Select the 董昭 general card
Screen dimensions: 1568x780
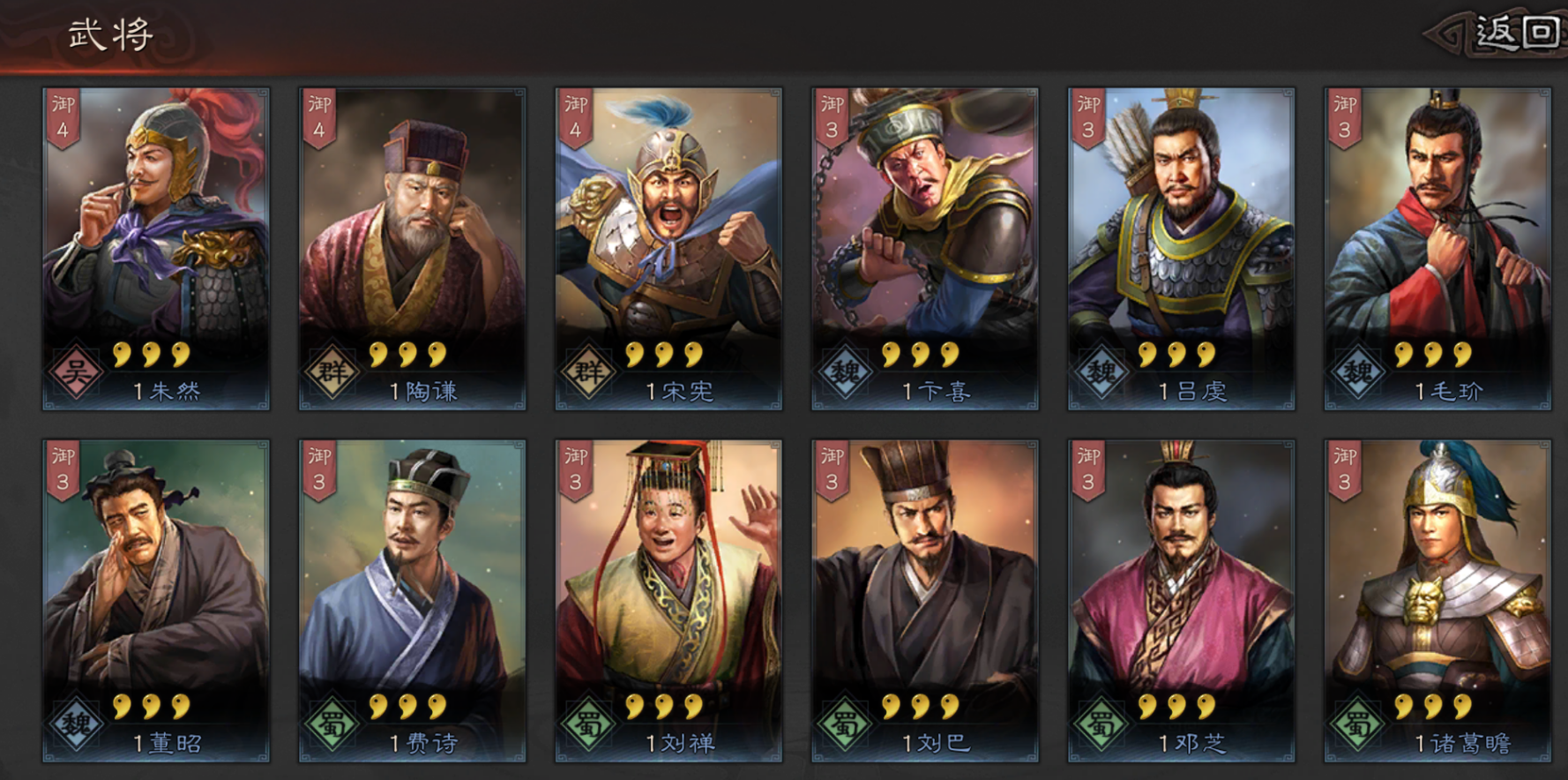(156, 600)
